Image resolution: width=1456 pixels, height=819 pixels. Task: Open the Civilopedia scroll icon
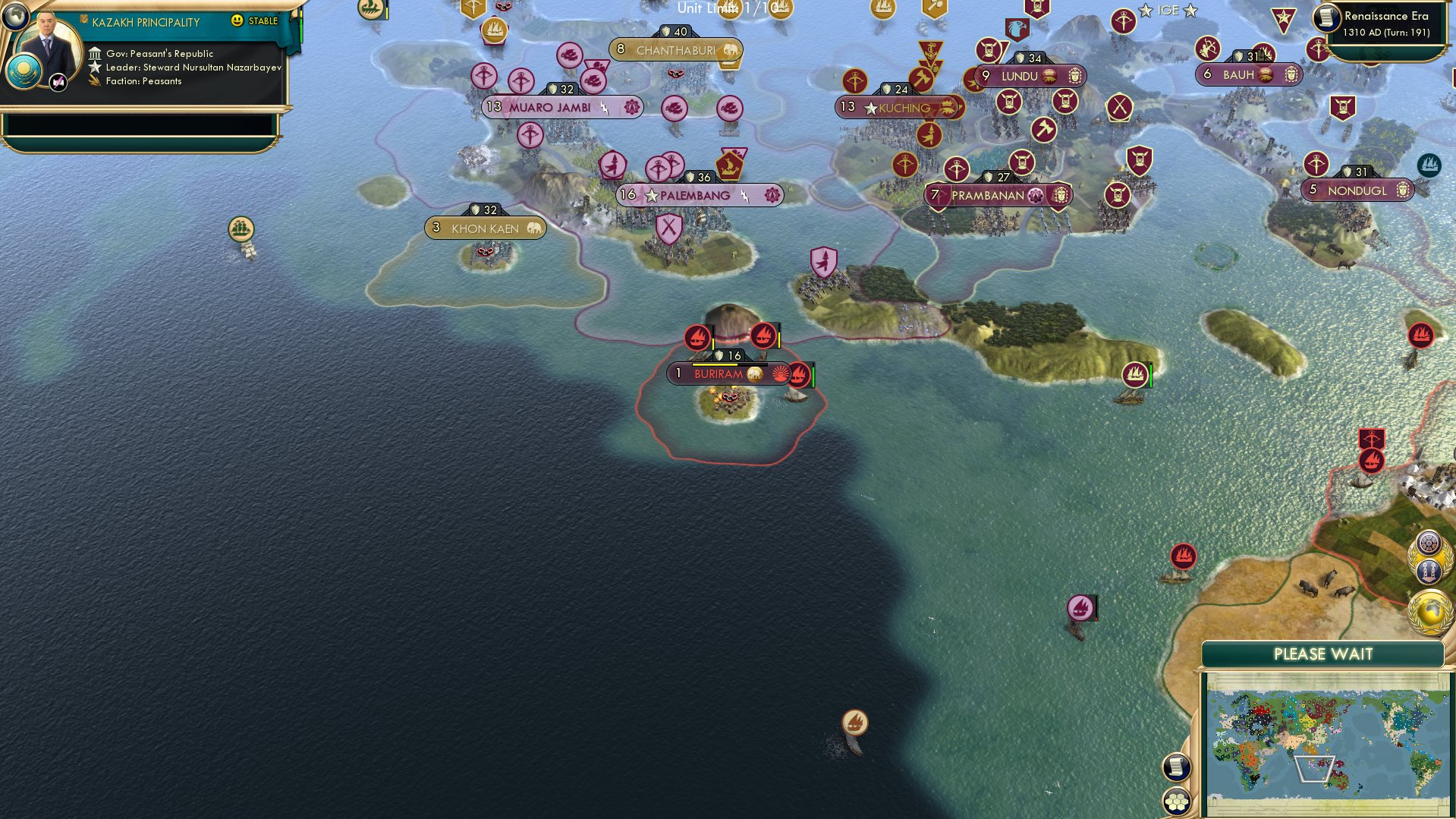click(x=1176, y=767)
